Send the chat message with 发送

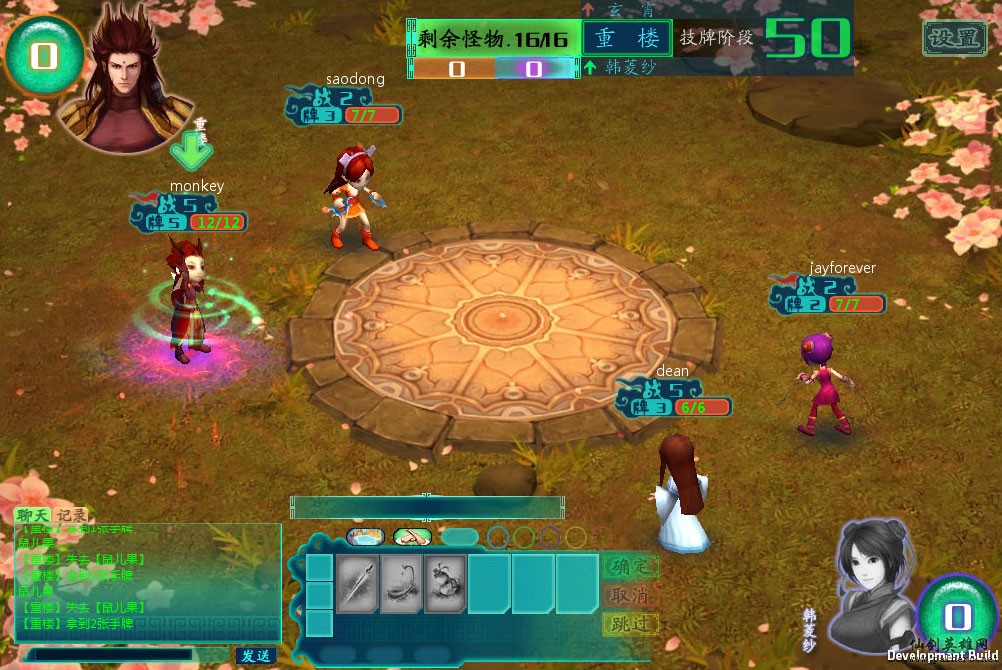pyautogui.click(x=255, y=656)
